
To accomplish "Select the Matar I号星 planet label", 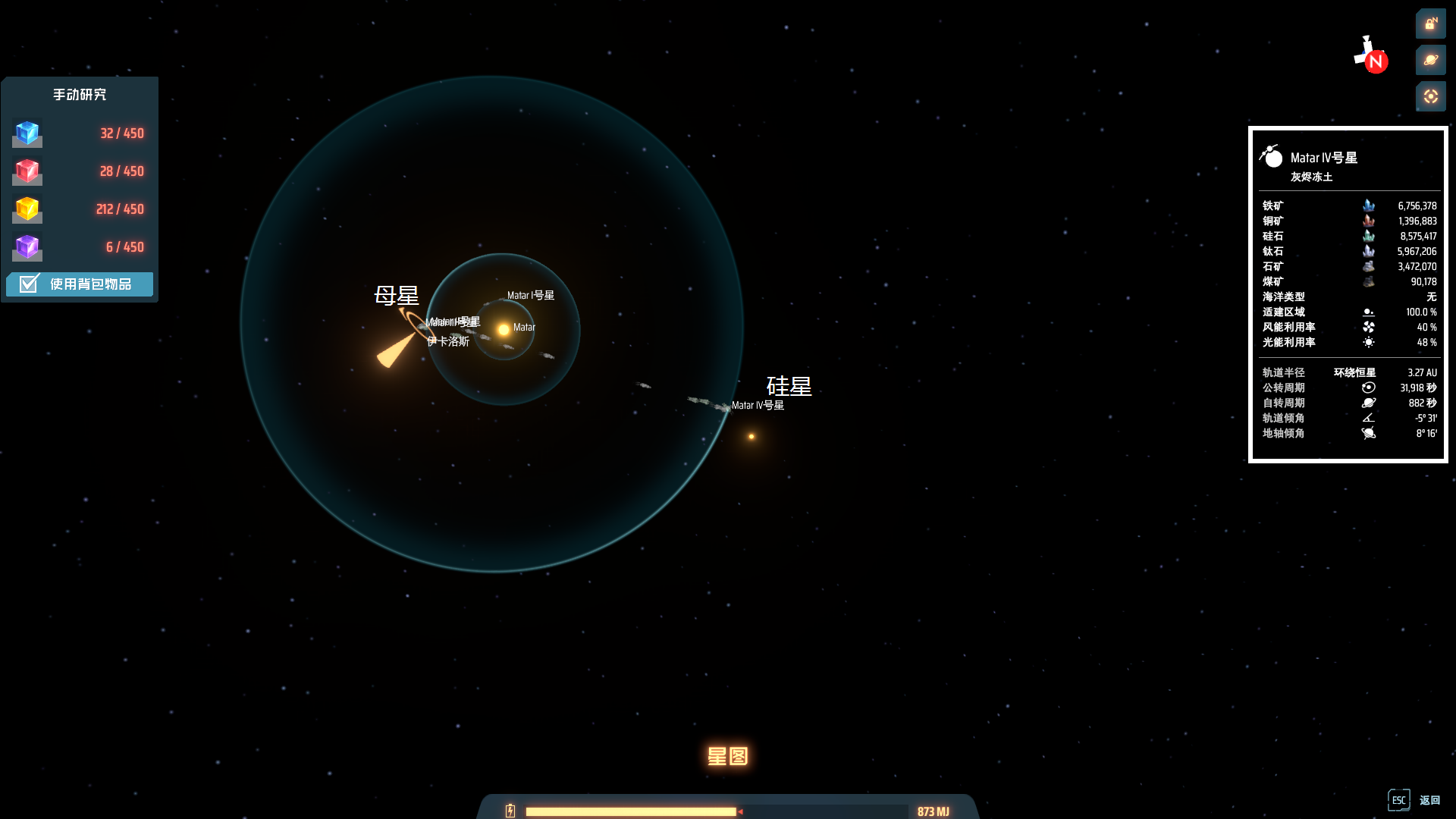I will (x=530, y=296).
